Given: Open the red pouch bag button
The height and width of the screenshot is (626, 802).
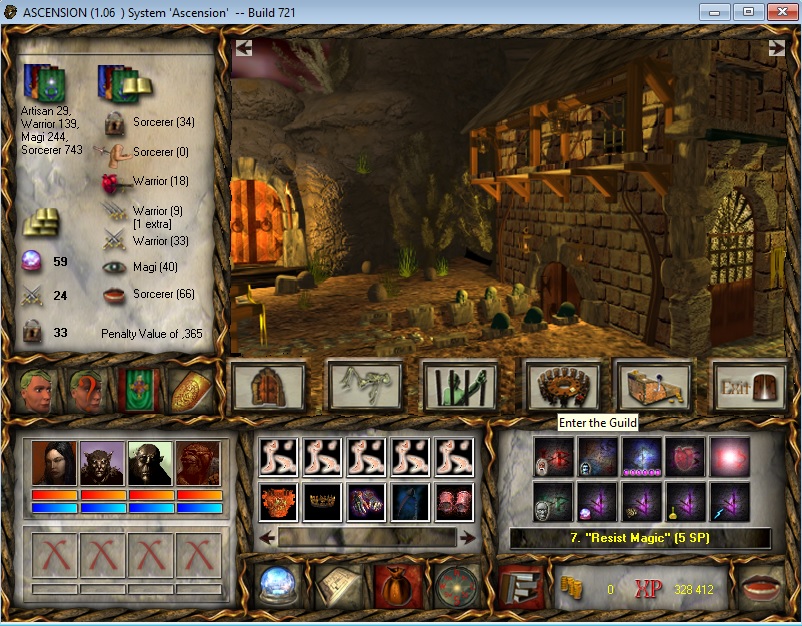Looking at the screenshot, I should pos(397,586).
